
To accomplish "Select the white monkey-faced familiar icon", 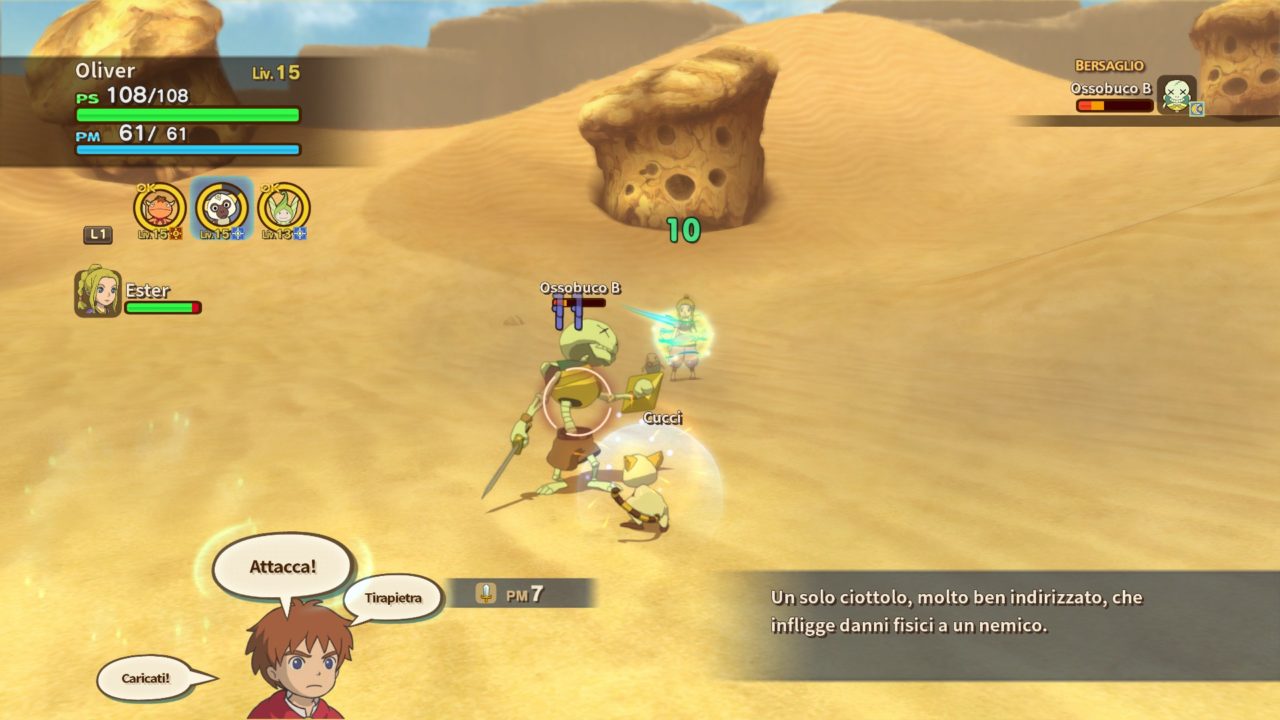I will point(221,209).
